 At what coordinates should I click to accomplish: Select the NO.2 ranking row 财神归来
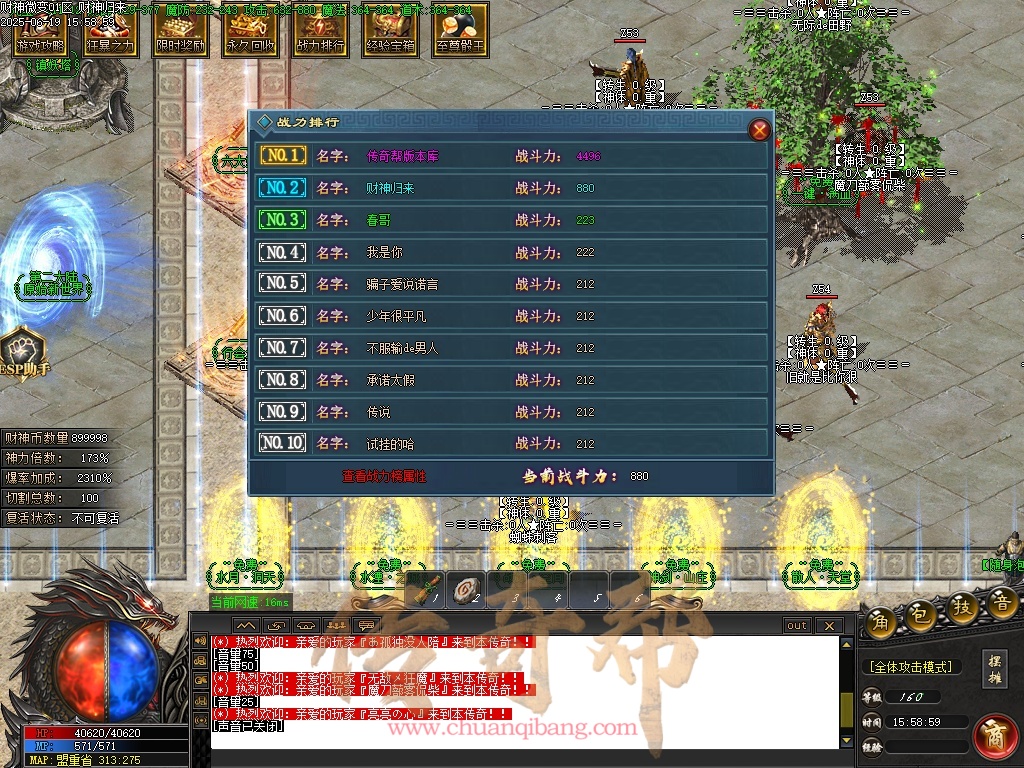coord(510,188)
